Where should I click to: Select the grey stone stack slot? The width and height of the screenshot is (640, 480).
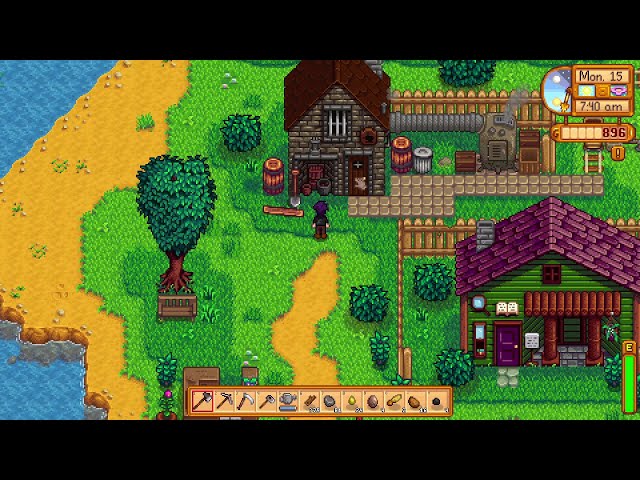[x=330, y=402]
